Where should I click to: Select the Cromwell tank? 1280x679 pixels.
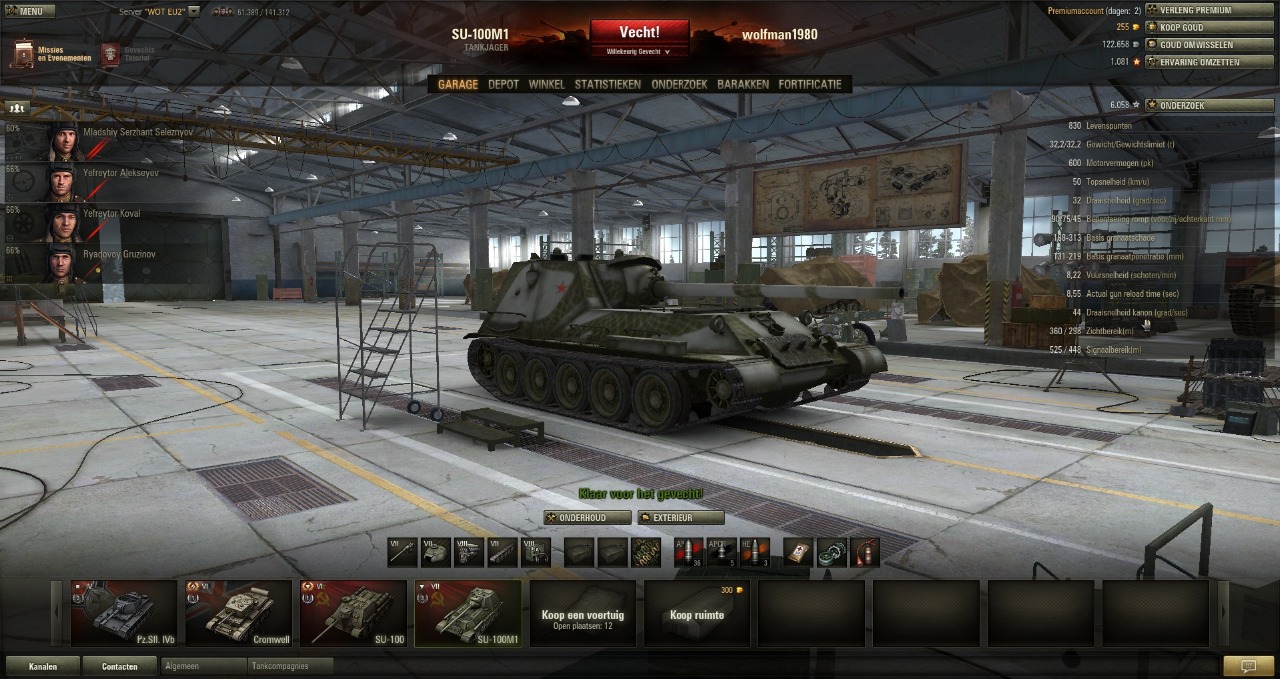click(239, 613)
